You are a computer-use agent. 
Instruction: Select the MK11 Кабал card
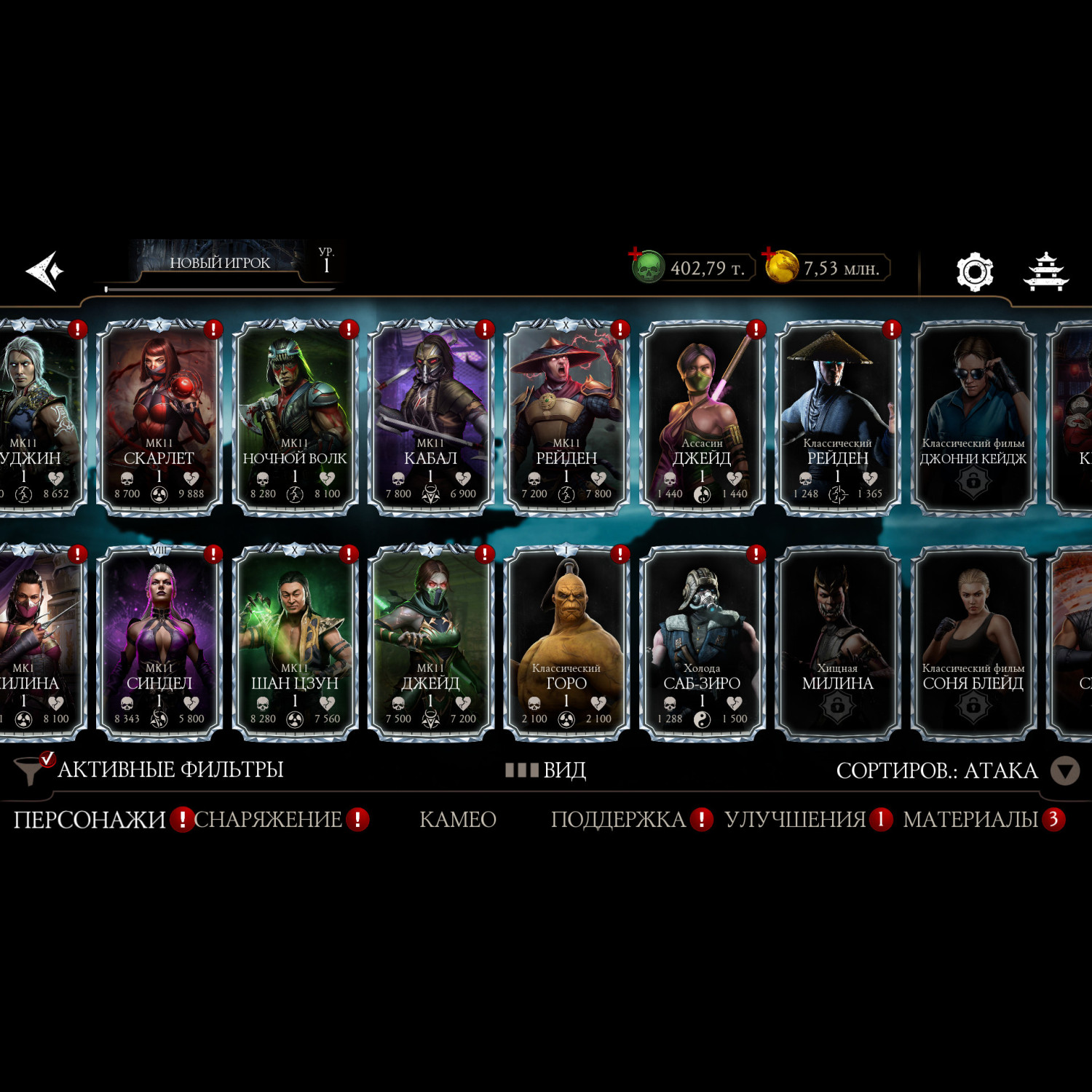click(x=430, y=418)
